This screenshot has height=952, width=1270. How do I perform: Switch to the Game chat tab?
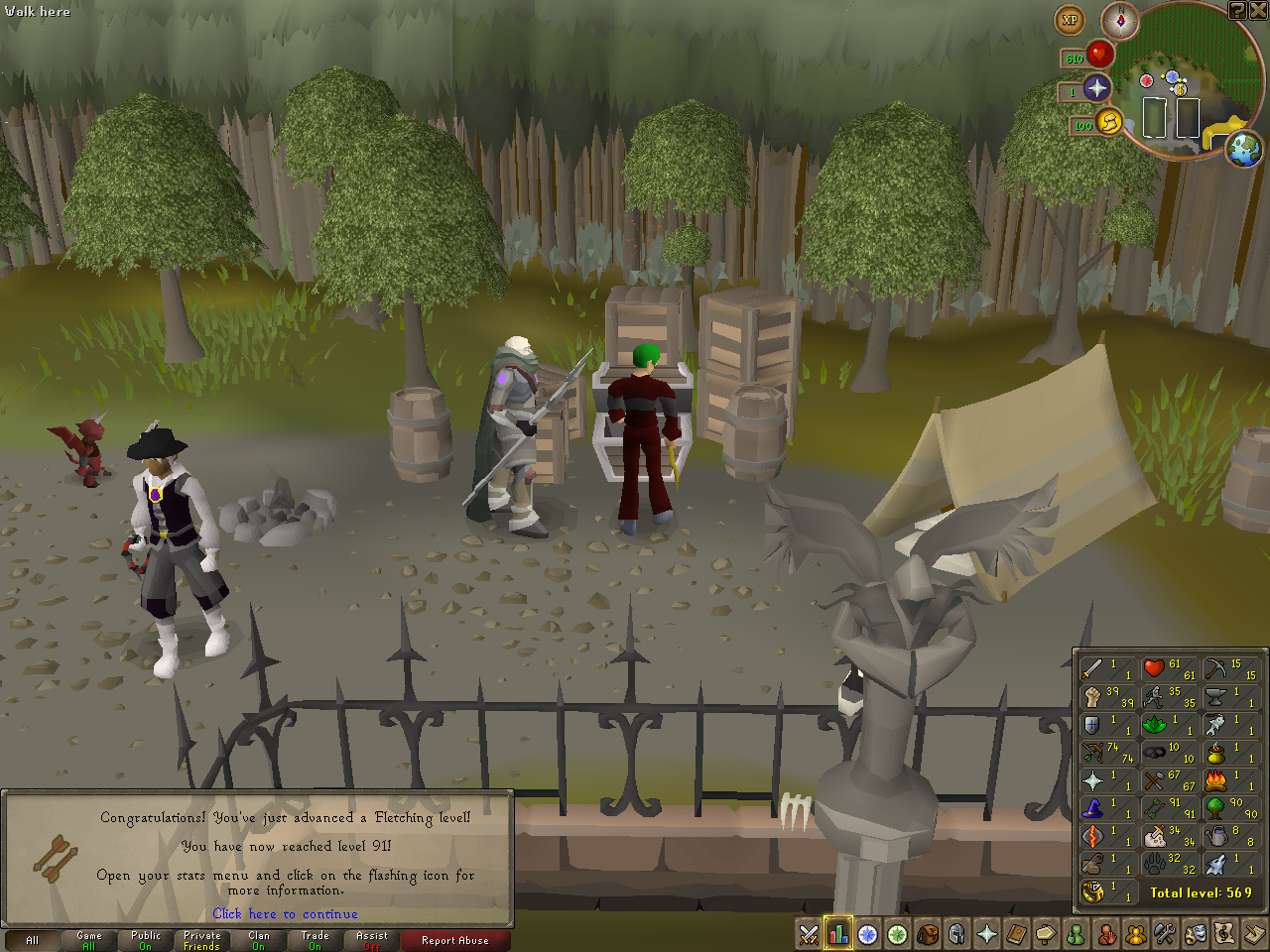88,940
